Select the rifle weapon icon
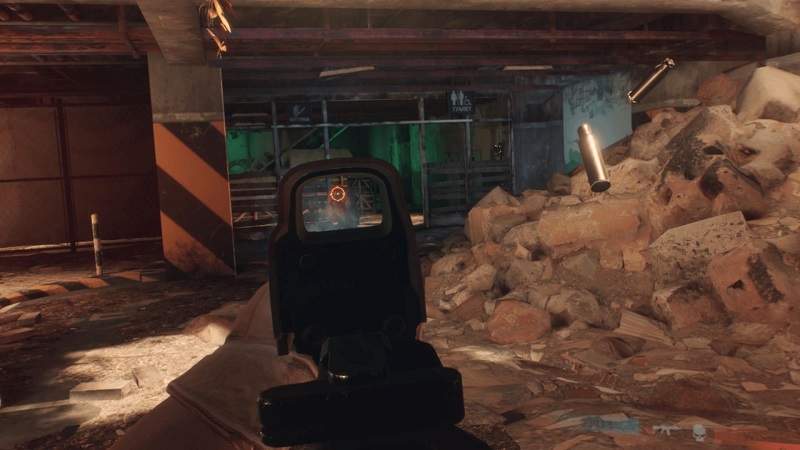The width and height of the screenshot is (800, 450). (666, 430)
